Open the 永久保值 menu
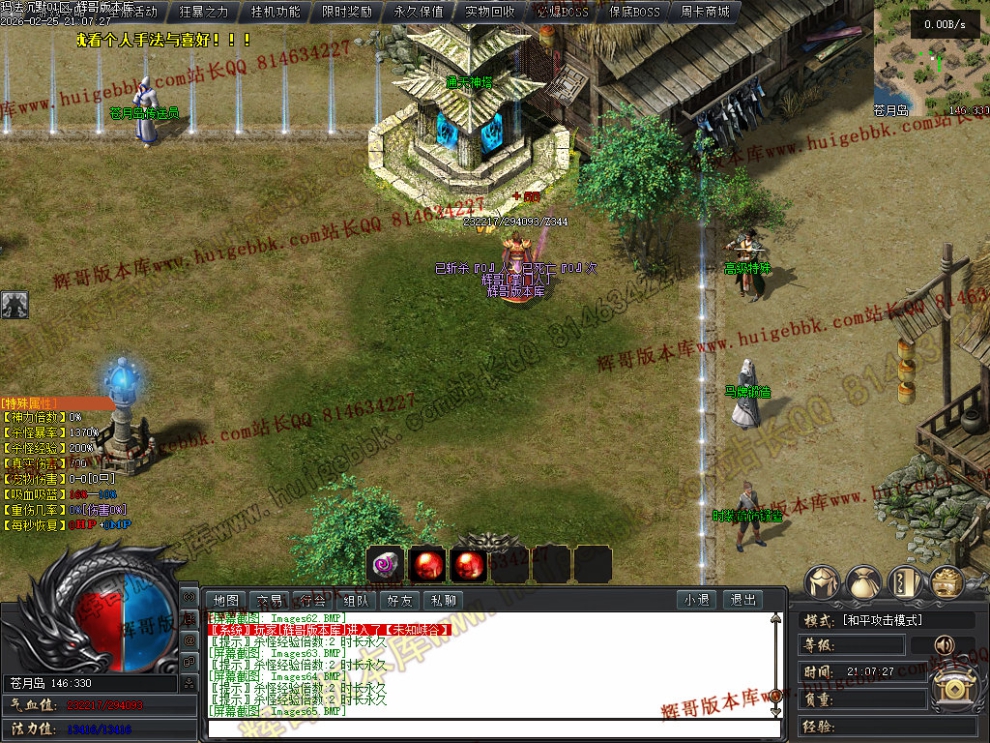The image size is (990, 743). tap(418, 12)
